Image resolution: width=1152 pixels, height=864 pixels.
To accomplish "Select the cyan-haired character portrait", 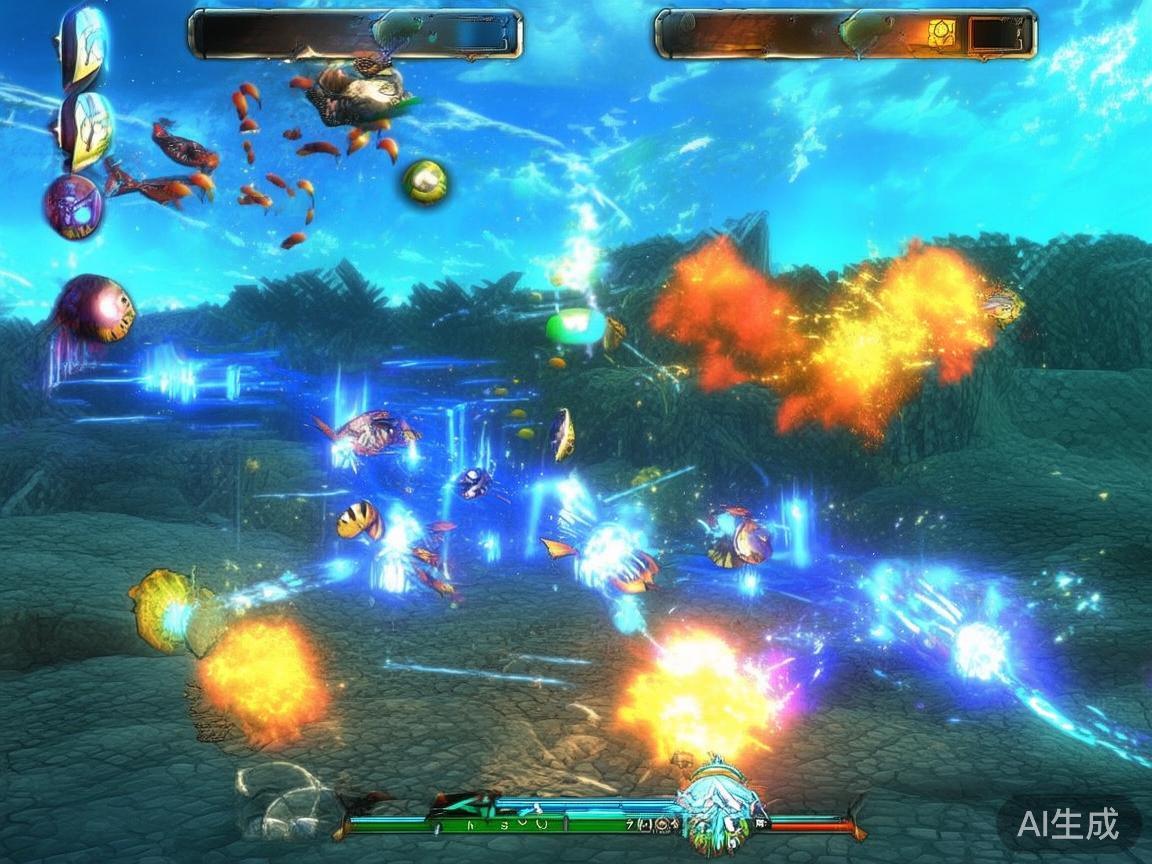I will 716,801.
